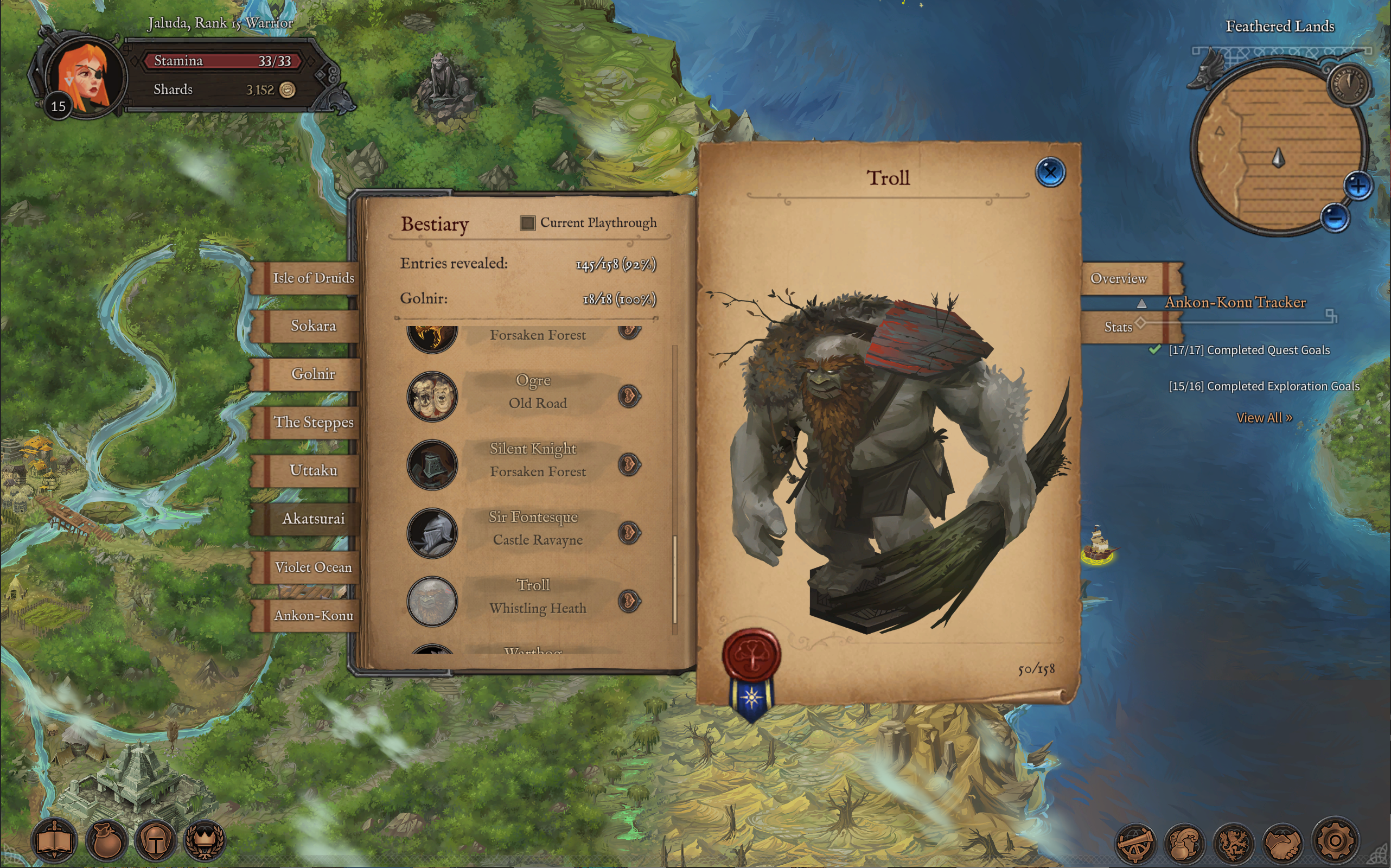
Task: Click the View All tracker link
Action: pos(1264,418)
